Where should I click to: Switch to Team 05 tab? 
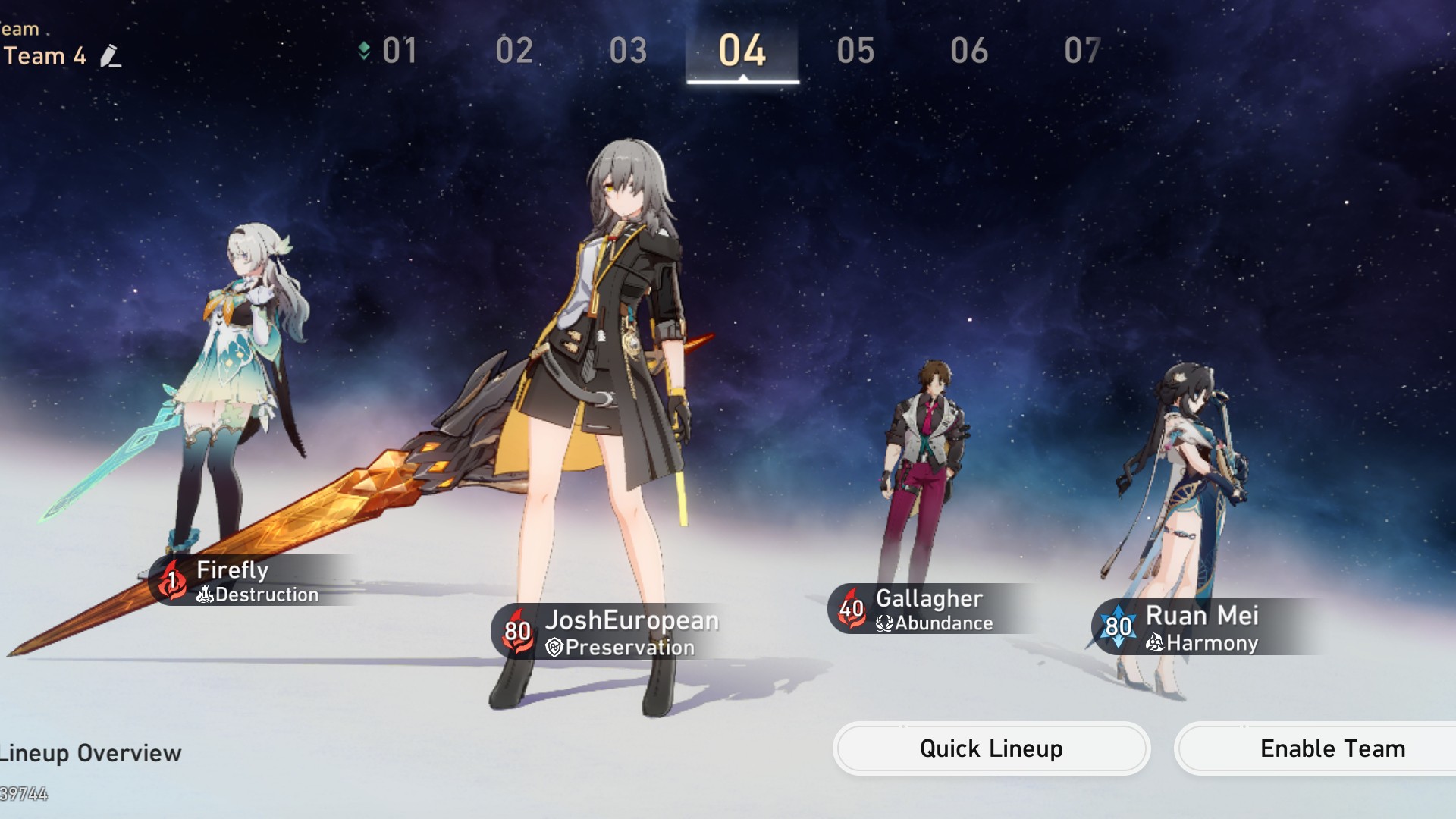coord(855,52)
